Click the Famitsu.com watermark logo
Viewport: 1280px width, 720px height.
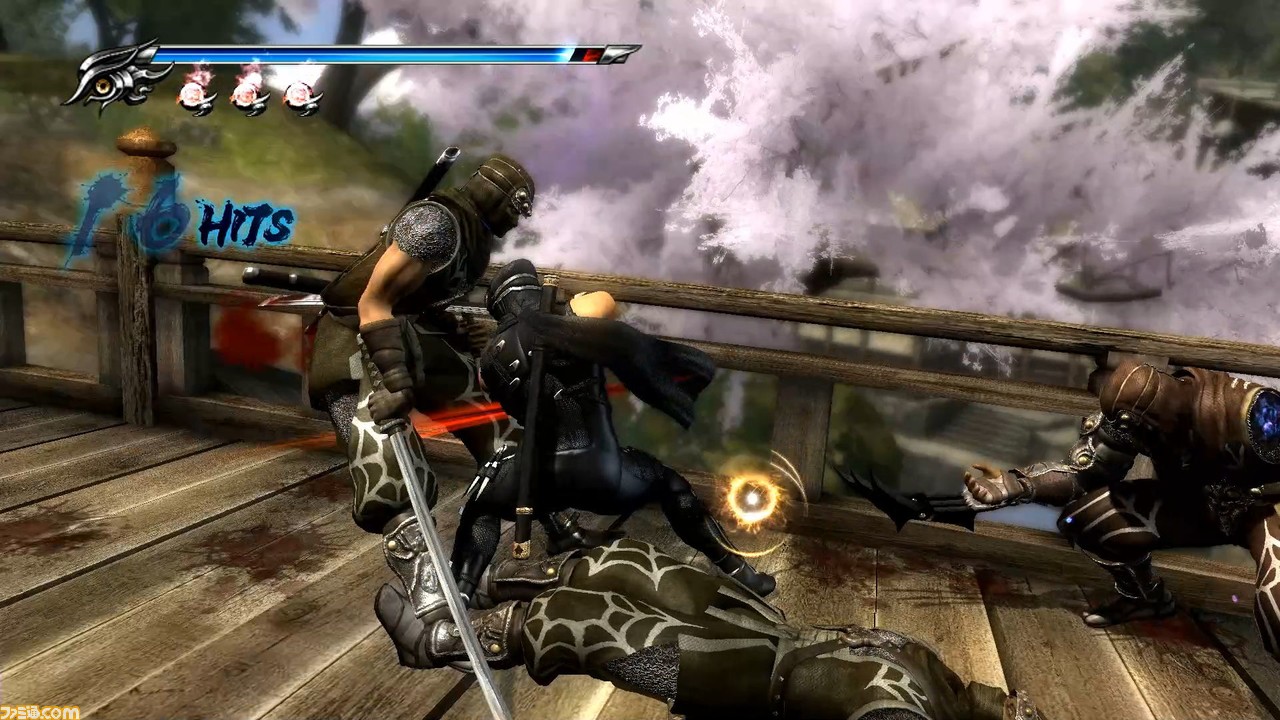pos(40,711)
